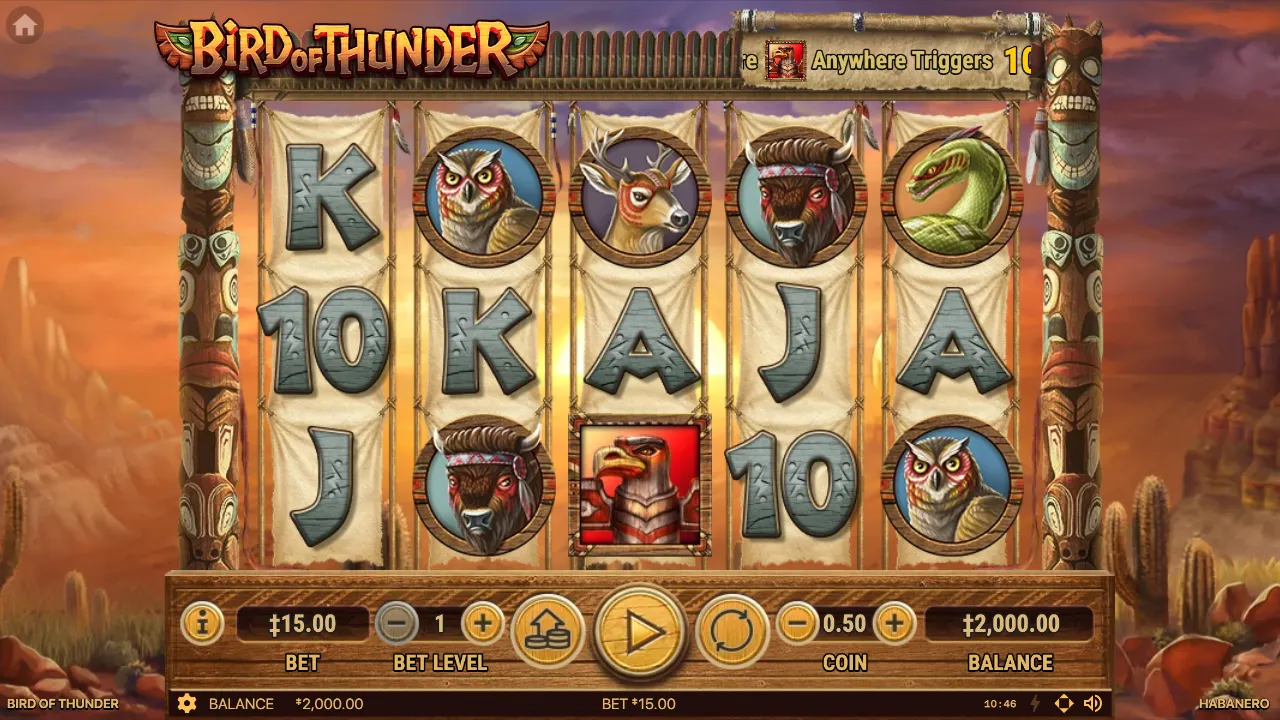Toggle fullscreen with the diamond icon

[1064, 703]
